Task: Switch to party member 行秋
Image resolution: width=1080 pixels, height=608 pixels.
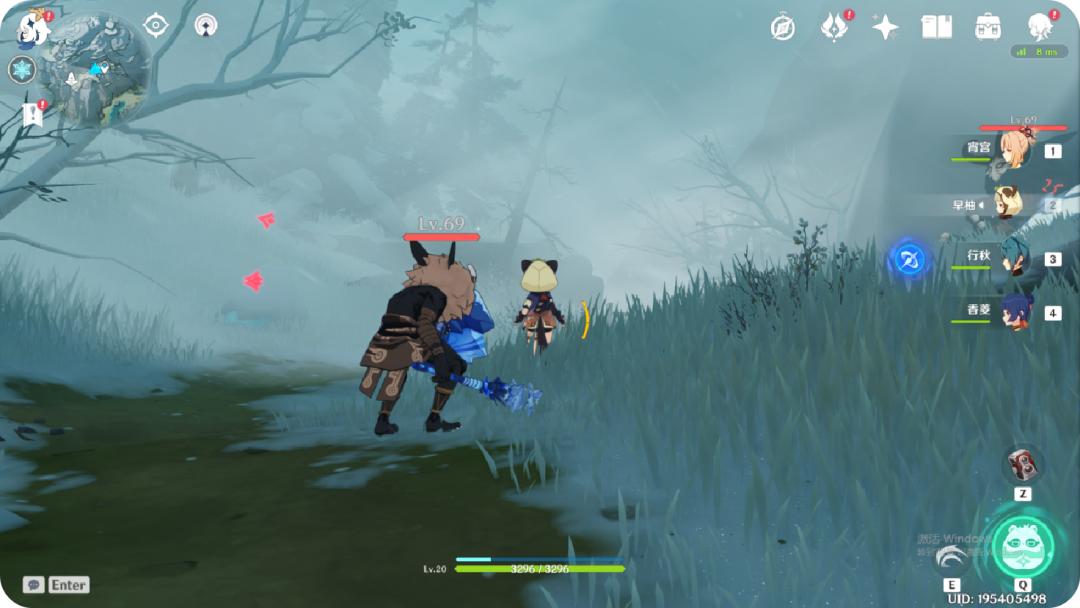Action: point(1014,258)
